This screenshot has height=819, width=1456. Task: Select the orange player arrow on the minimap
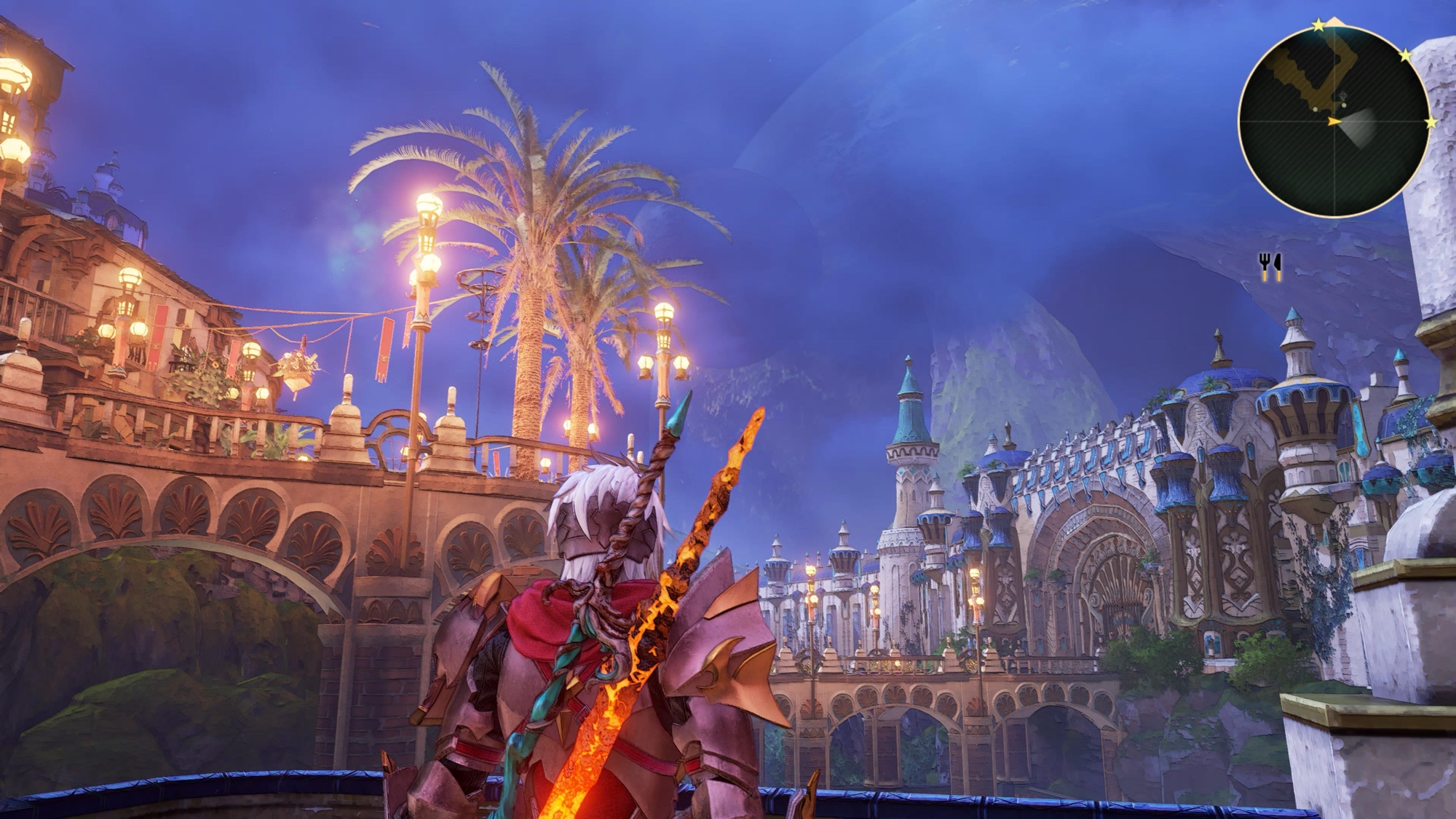[x=1334, y=122]
